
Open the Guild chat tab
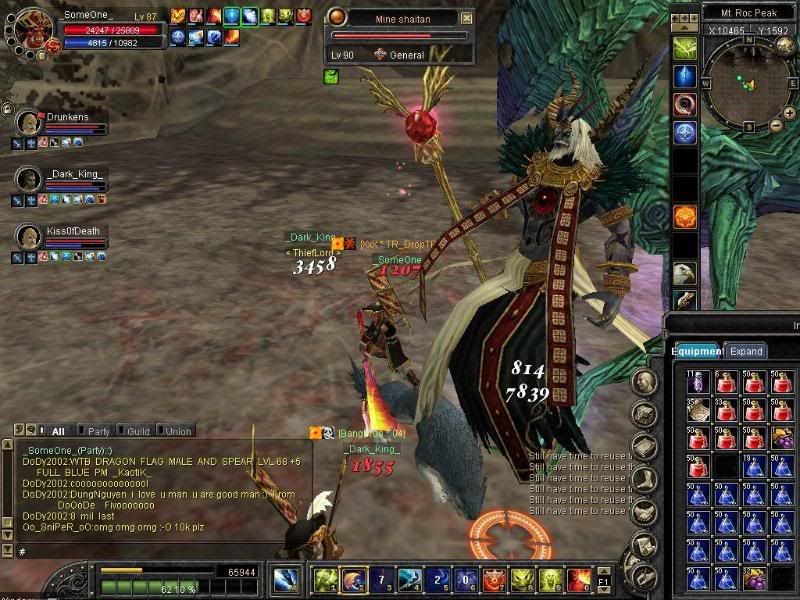pyautogui.click(x=138, y=431)
